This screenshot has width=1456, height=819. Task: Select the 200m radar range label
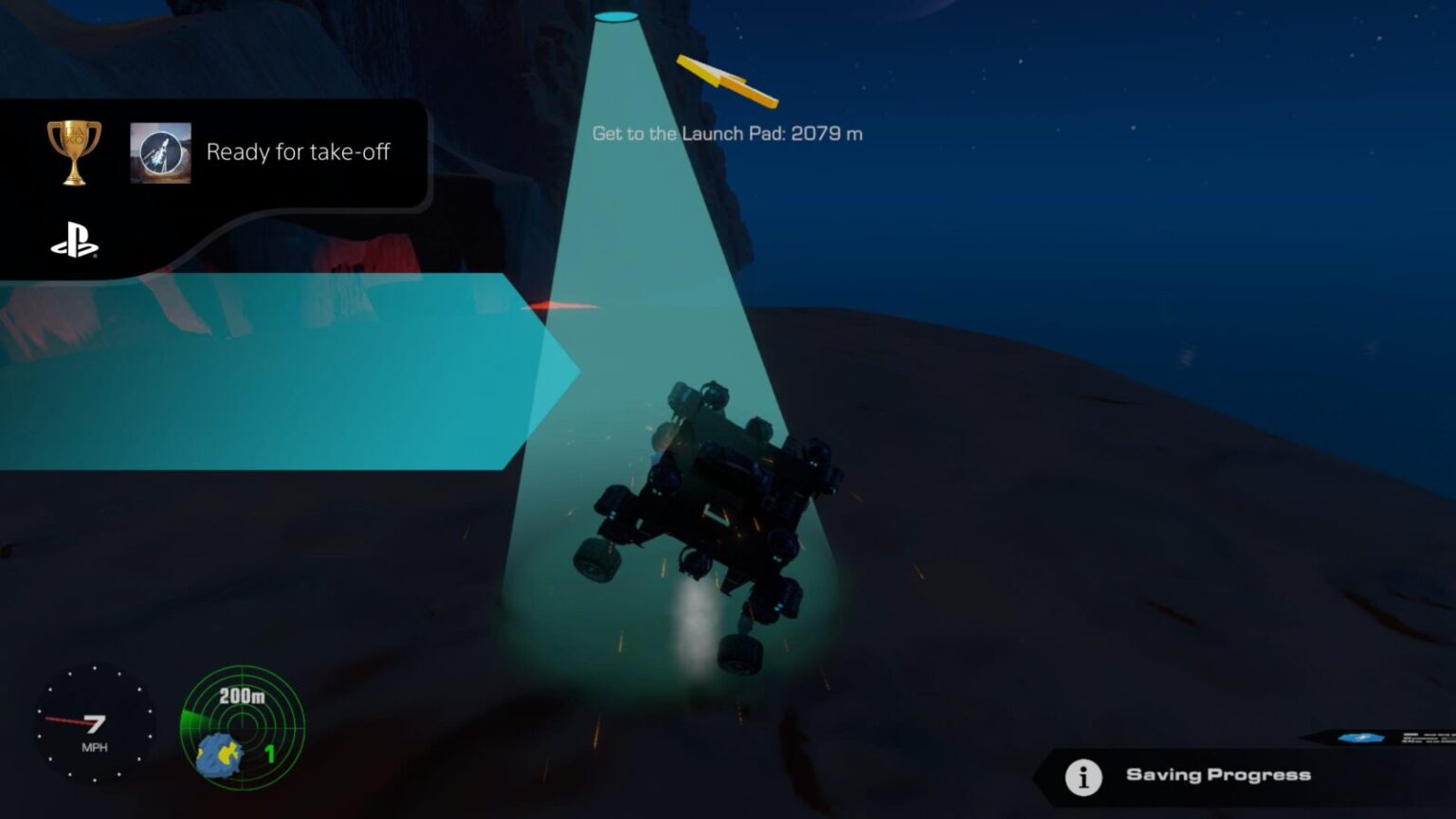(x=242, y=696)
